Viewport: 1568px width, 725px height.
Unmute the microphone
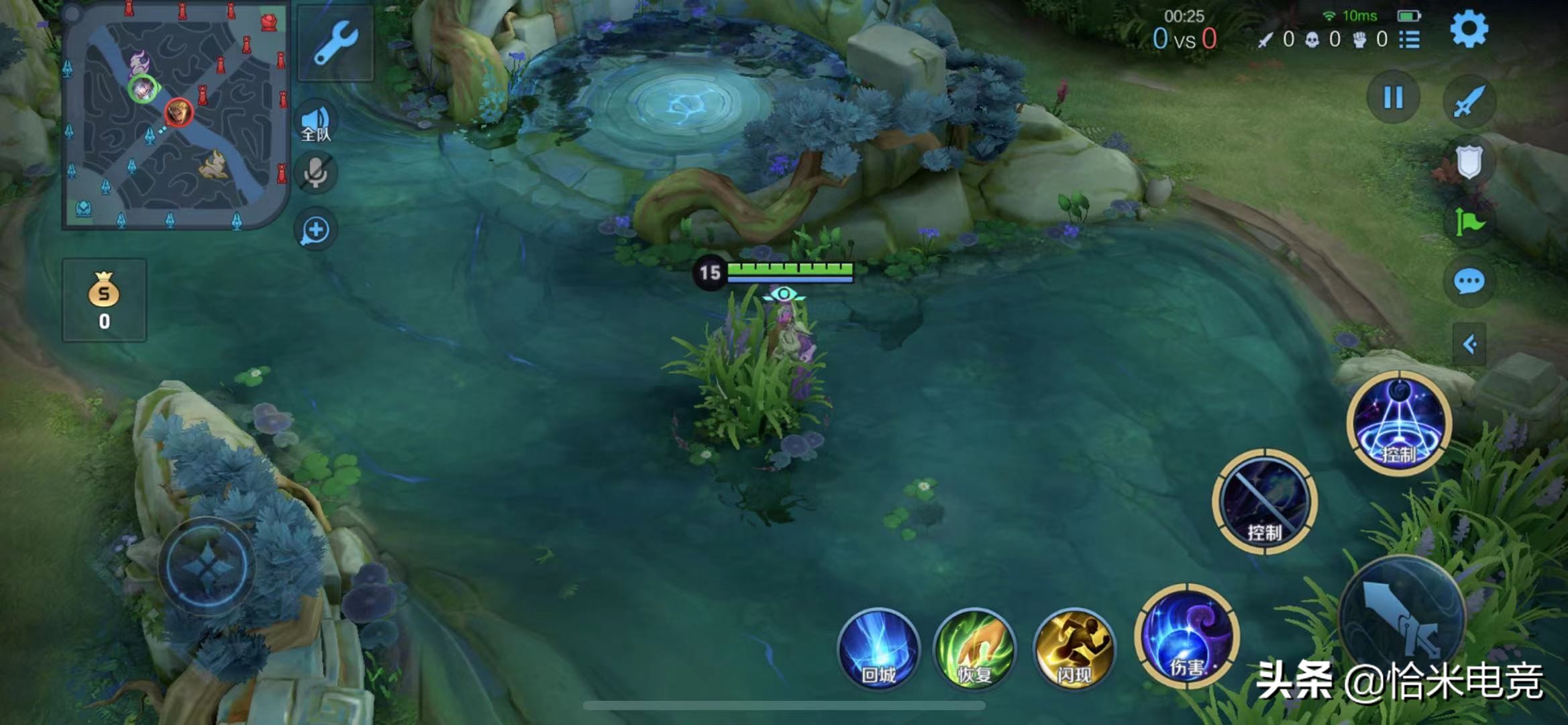click(x=315, y=173)
